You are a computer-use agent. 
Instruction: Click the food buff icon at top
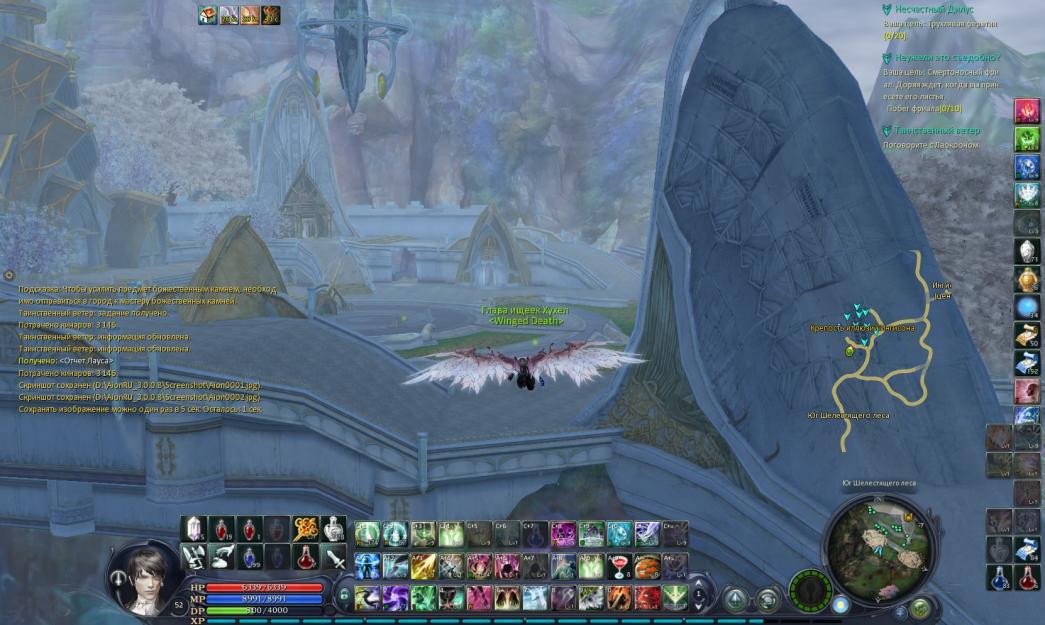(x=208, y=14)
